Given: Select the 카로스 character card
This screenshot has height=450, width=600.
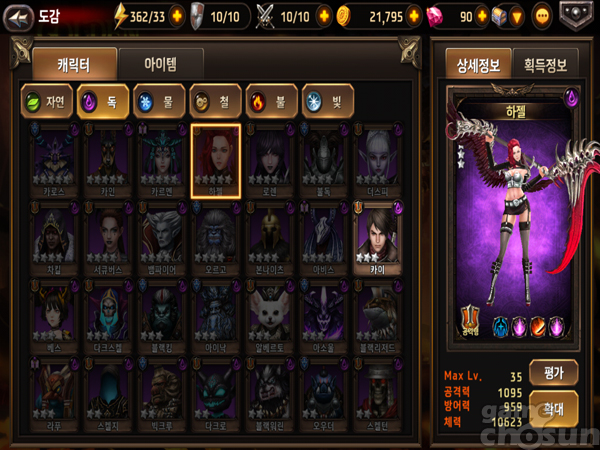Looking at the screenshot, I should [x=56, y=162].
